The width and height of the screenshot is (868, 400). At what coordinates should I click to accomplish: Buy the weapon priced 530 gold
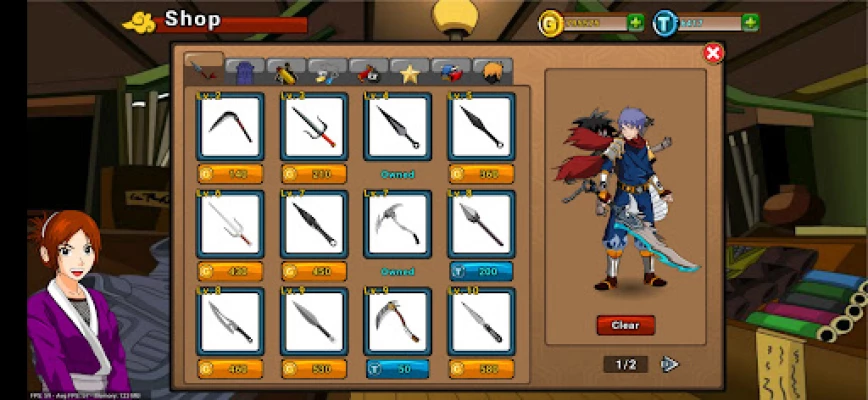coord(314,369)
